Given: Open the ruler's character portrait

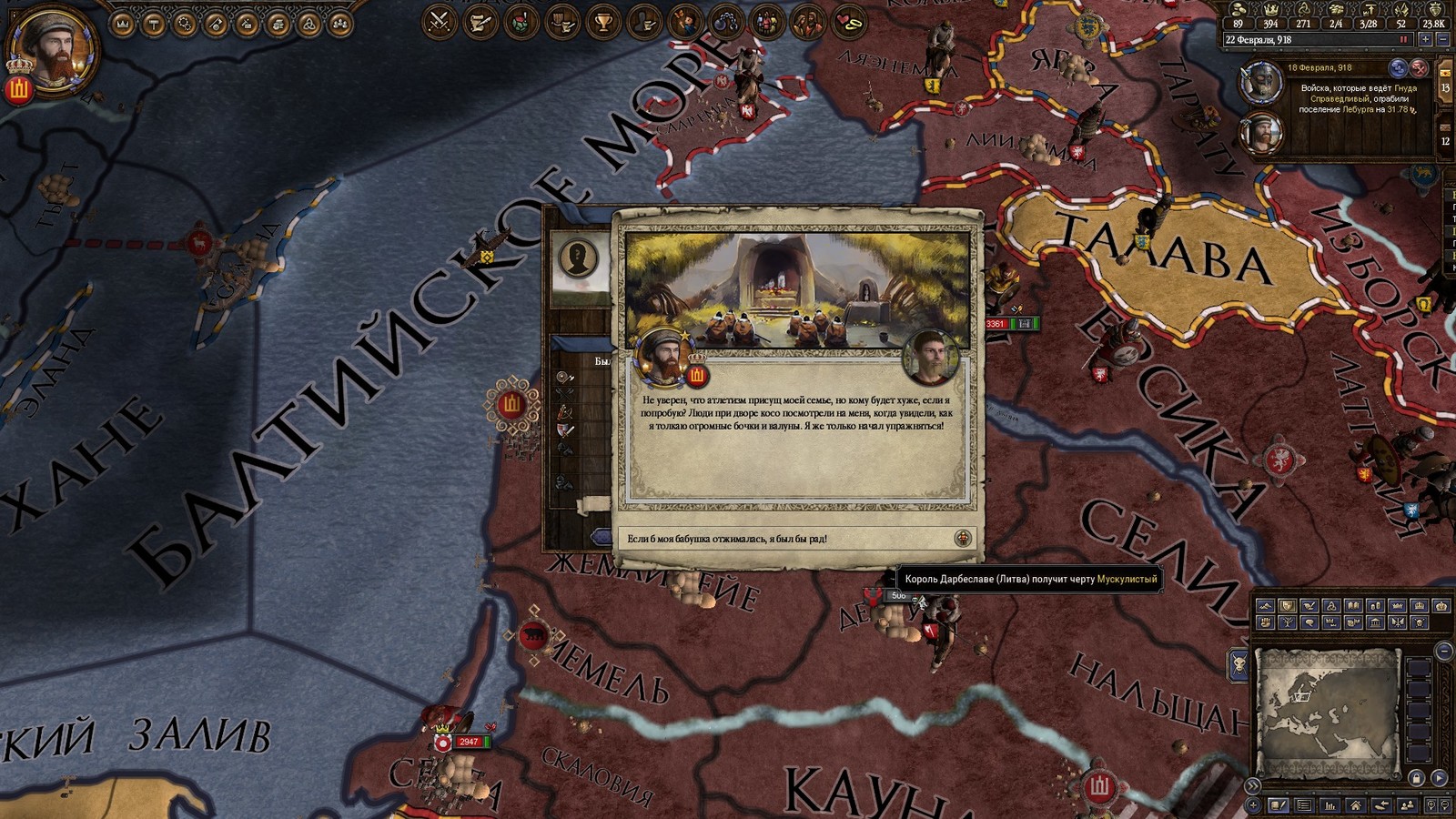Looking at the screenshot, I should [x=53, y=47].
